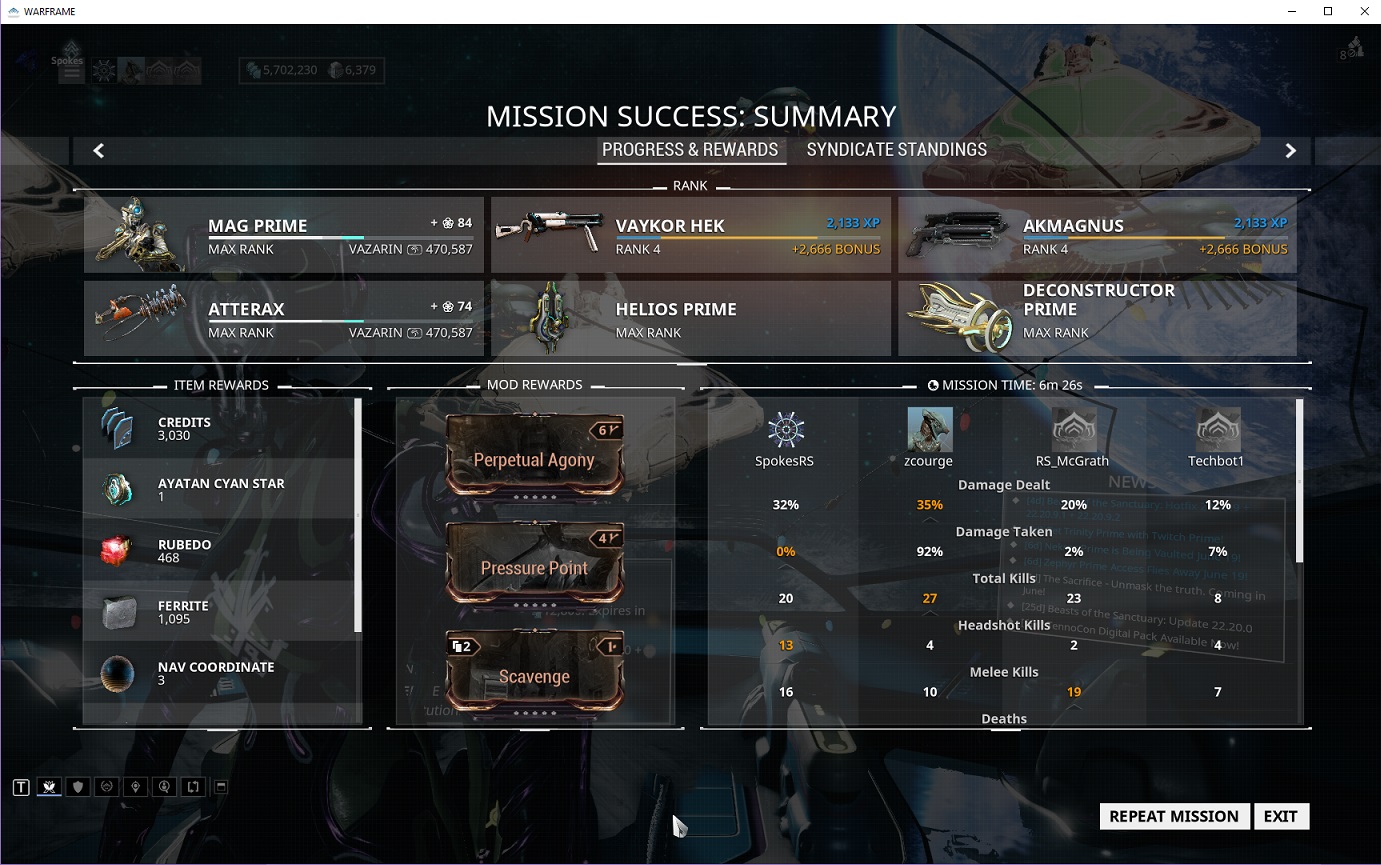1381x865 pixels.
Task: Select the Deconstructor Prime card
Action: (x=1097, y=319)
